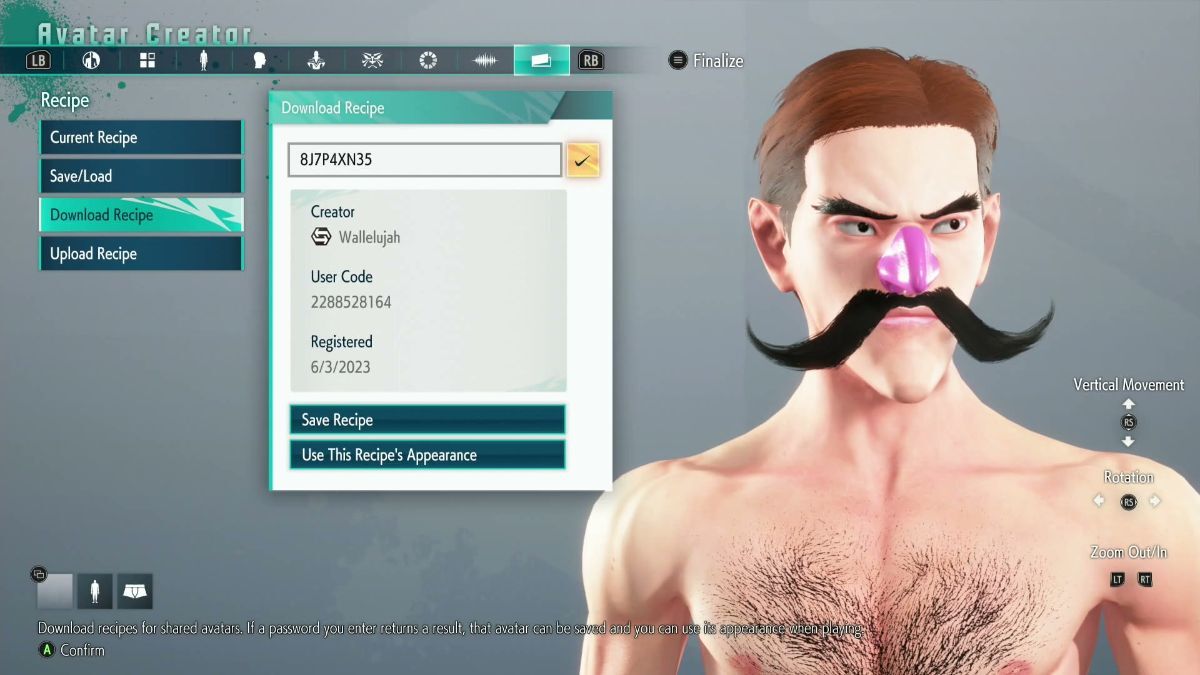Open the Upload Recipe option
Image resolution: width=1200 pixels, height=675 pixels.
click(140, 254)
